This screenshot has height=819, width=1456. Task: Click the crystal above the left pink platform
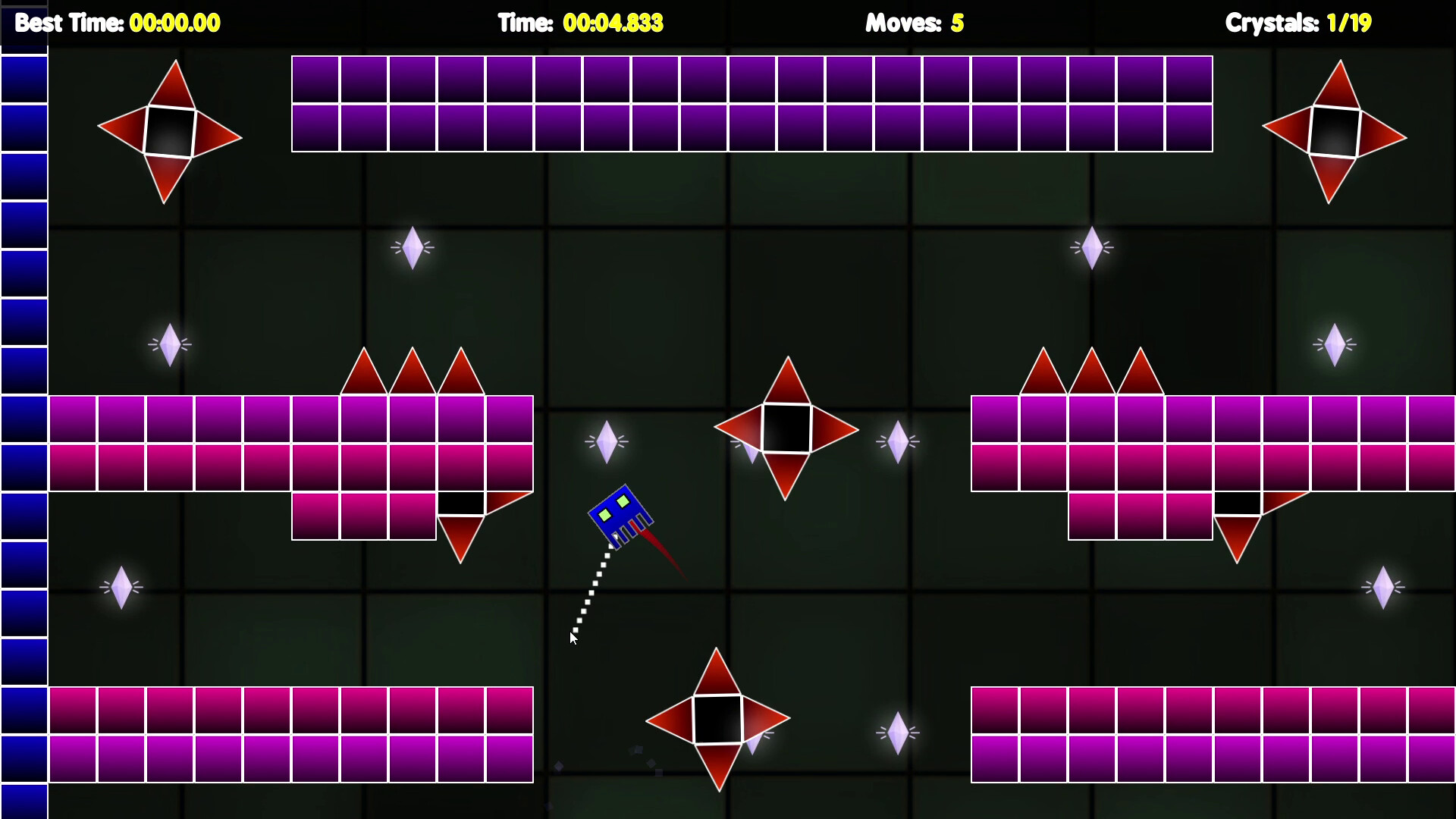click(x=170, y=345)
